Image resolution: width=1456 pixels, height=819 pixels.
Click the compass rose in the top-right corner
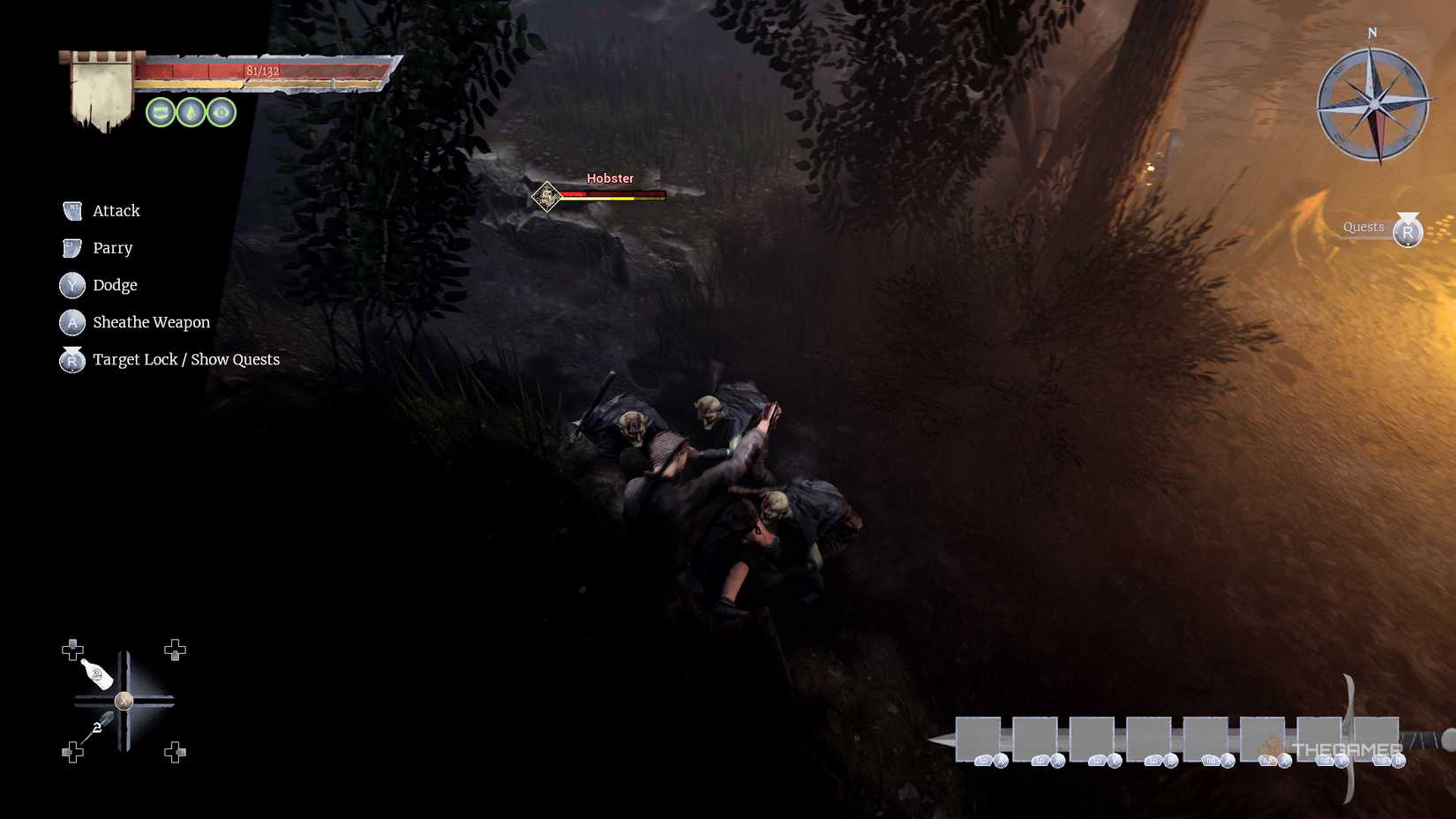[x=1373, y=104]
